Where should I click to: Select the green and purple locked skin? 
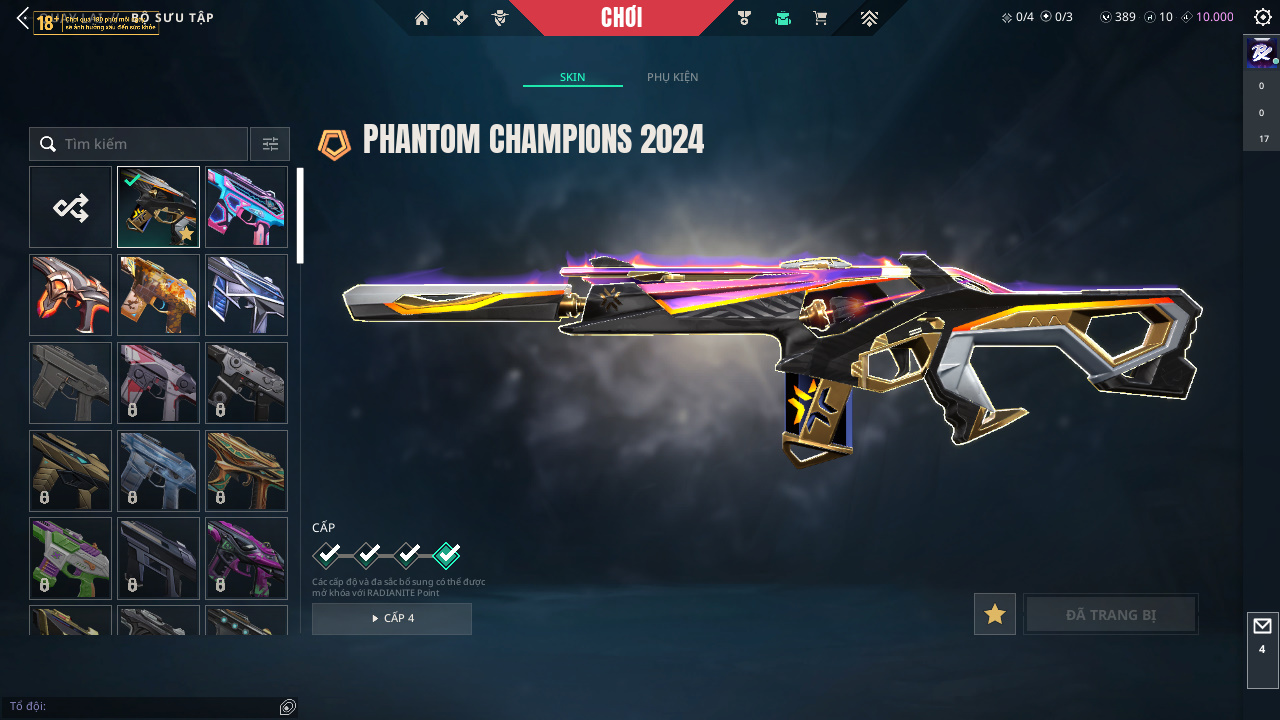(70, 558)
